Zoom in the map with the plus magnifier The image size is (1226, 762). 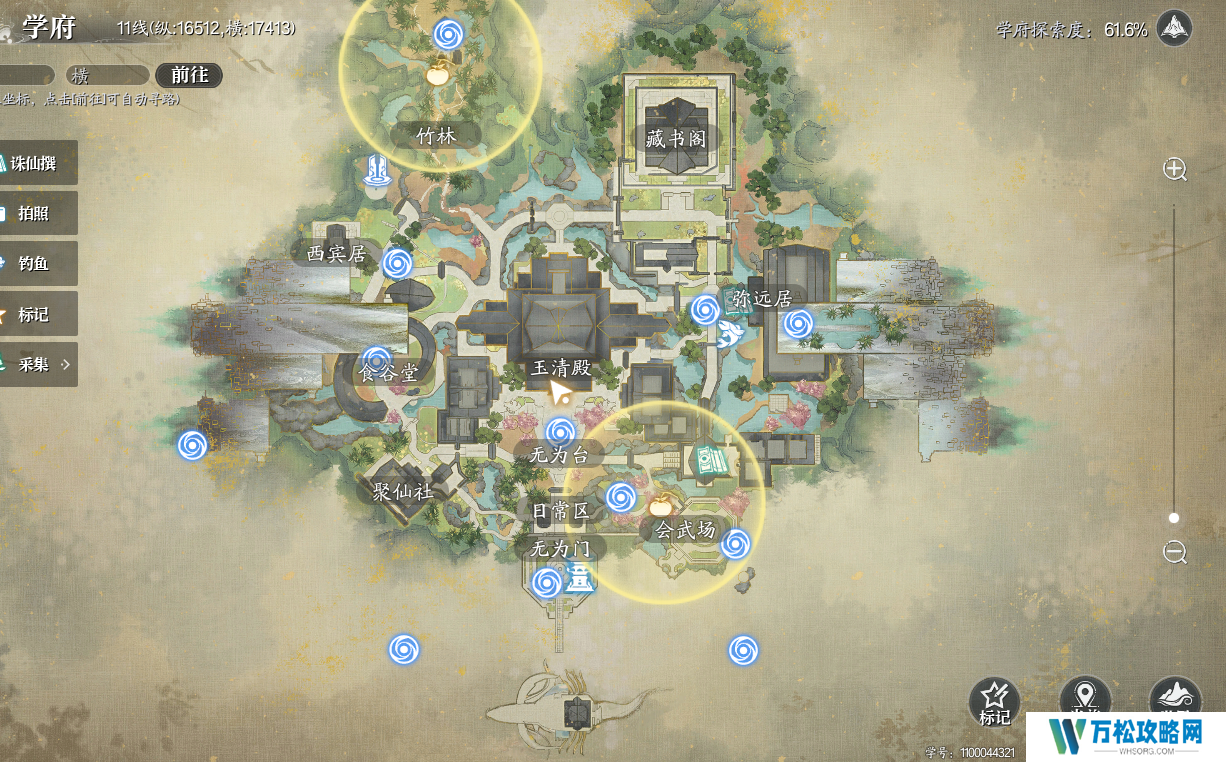click(1175, 169)
